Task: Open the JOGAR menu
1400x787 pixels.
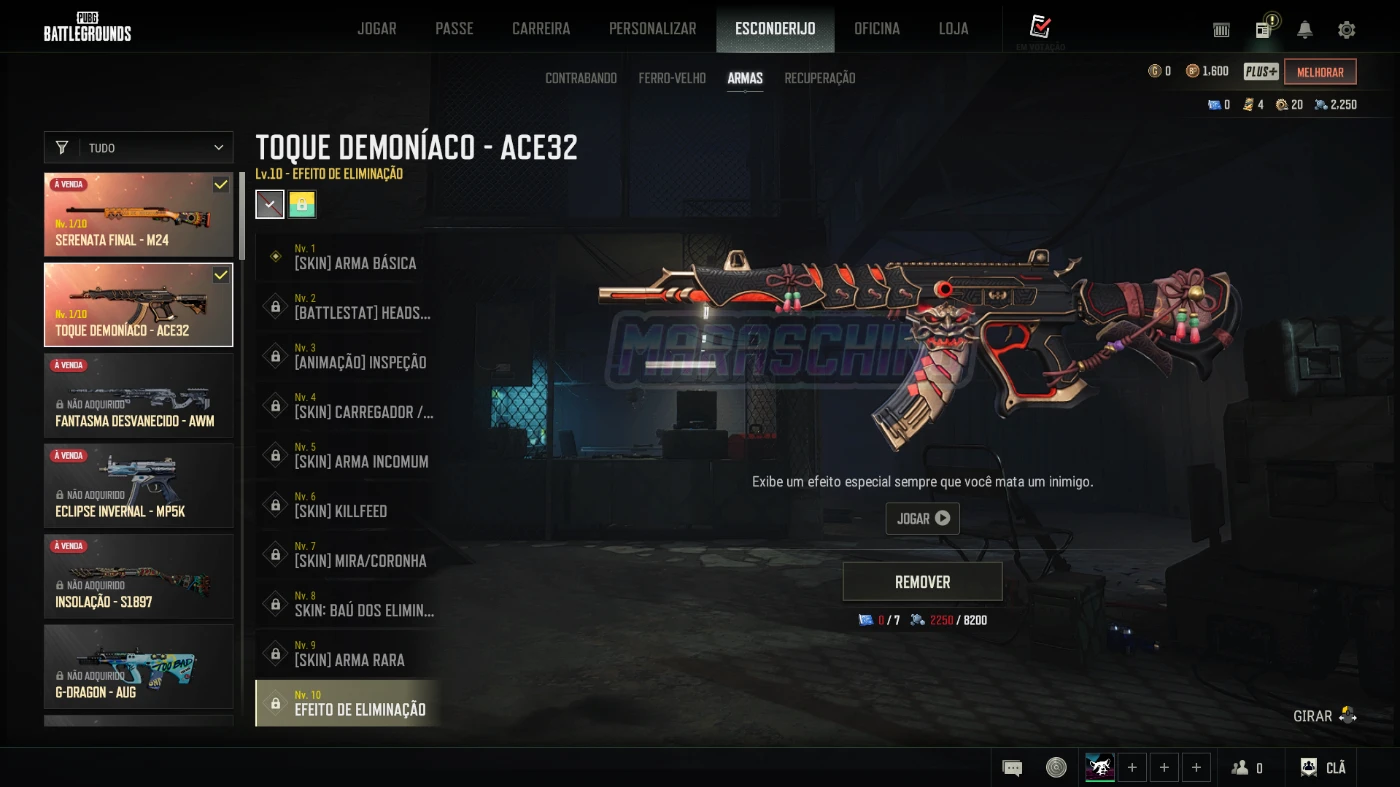Action: click(x=377, y=29)
